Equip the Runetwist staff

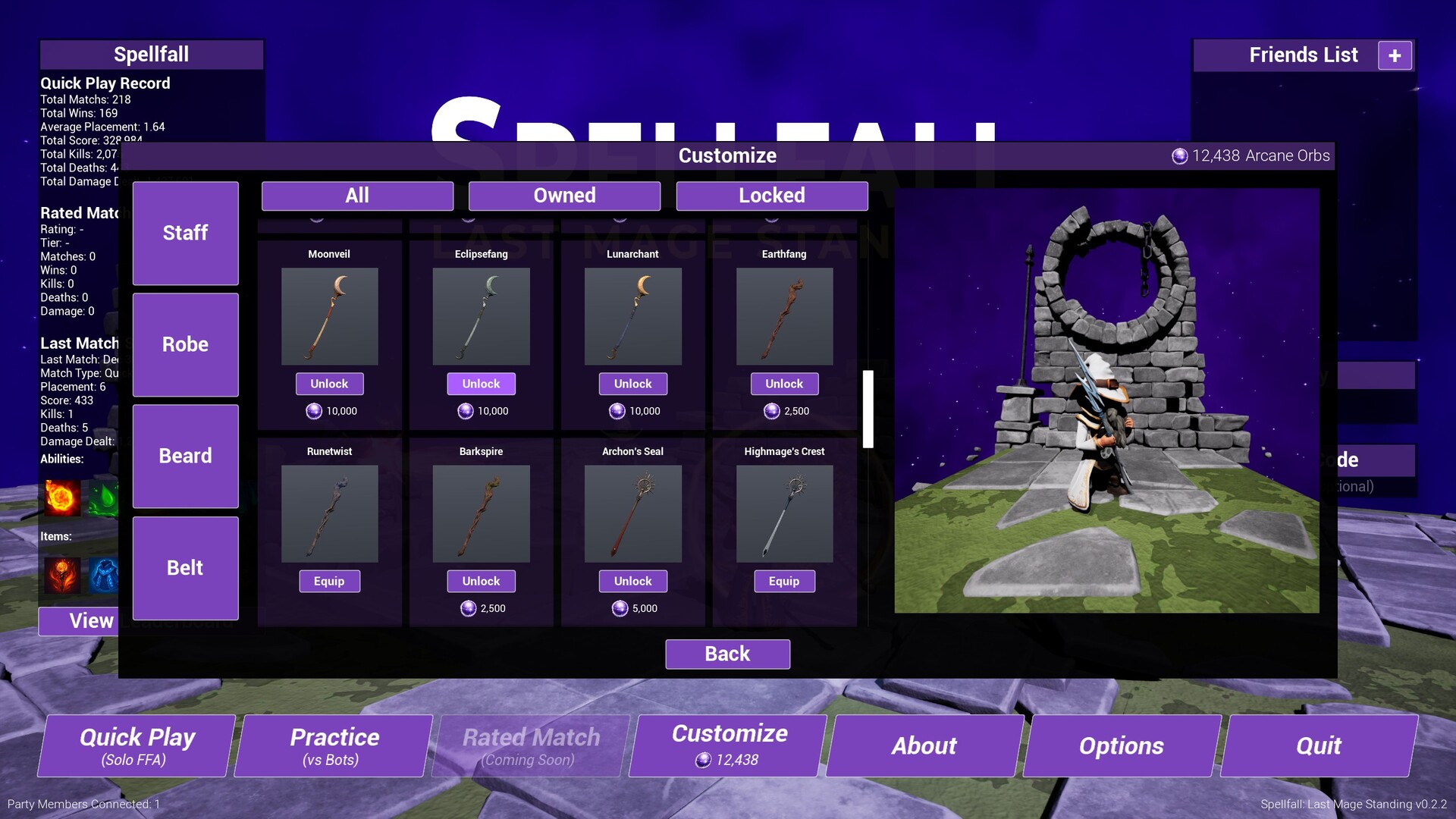pos(329,581)
